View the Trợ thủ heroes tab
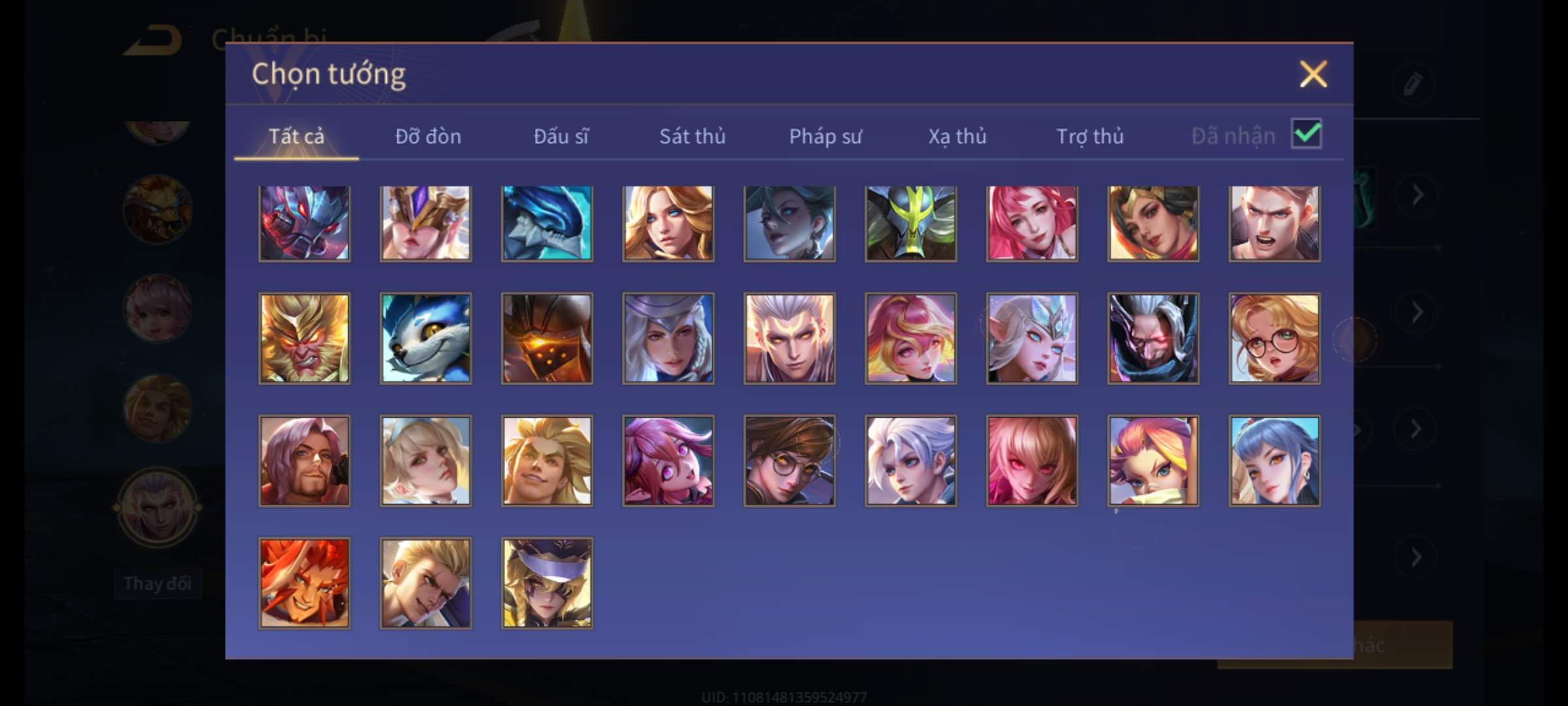Viewport: 1568px width, 706px height. tap(1090, 136)
